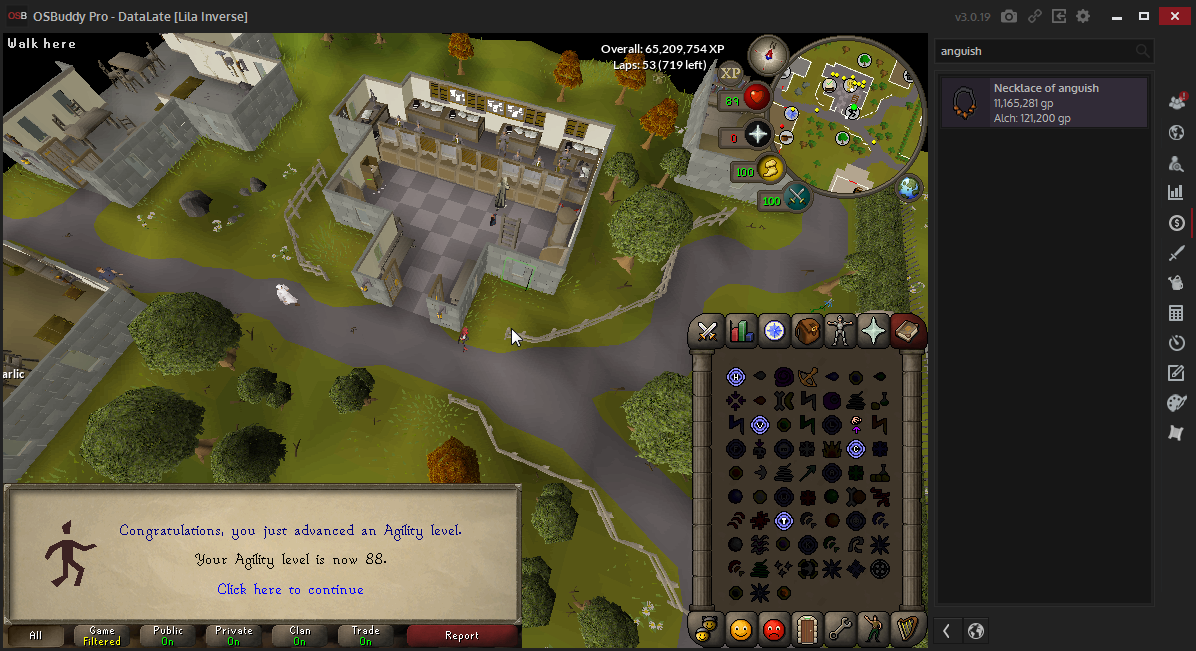1196x651 pixels.
Task: Toggle the run energy orb
Action: 769,169
